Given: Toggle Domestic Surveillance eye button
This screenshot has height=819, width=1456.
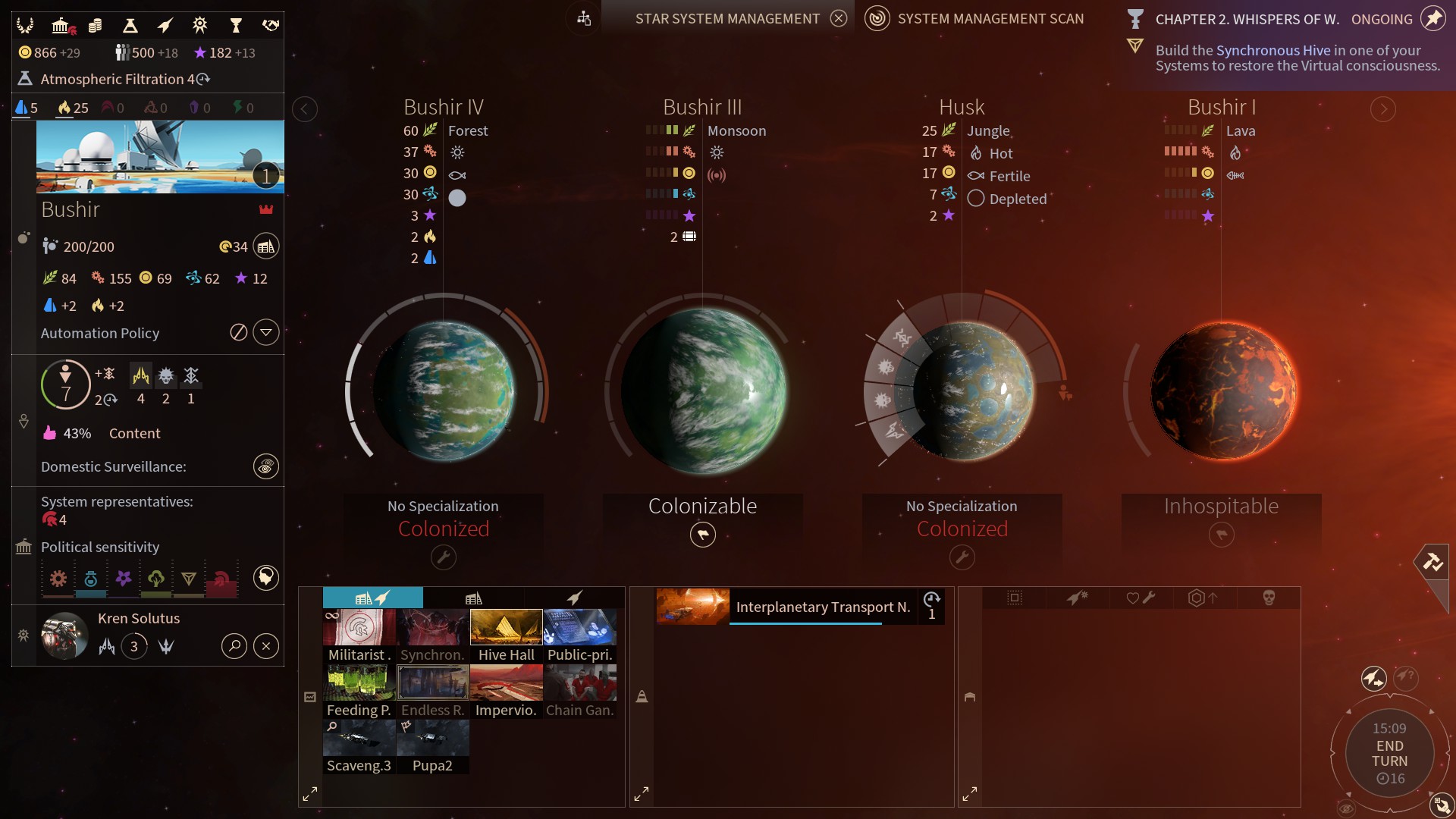Looking at the screenshot, I should pyautogui.click(x=265, y=466).
